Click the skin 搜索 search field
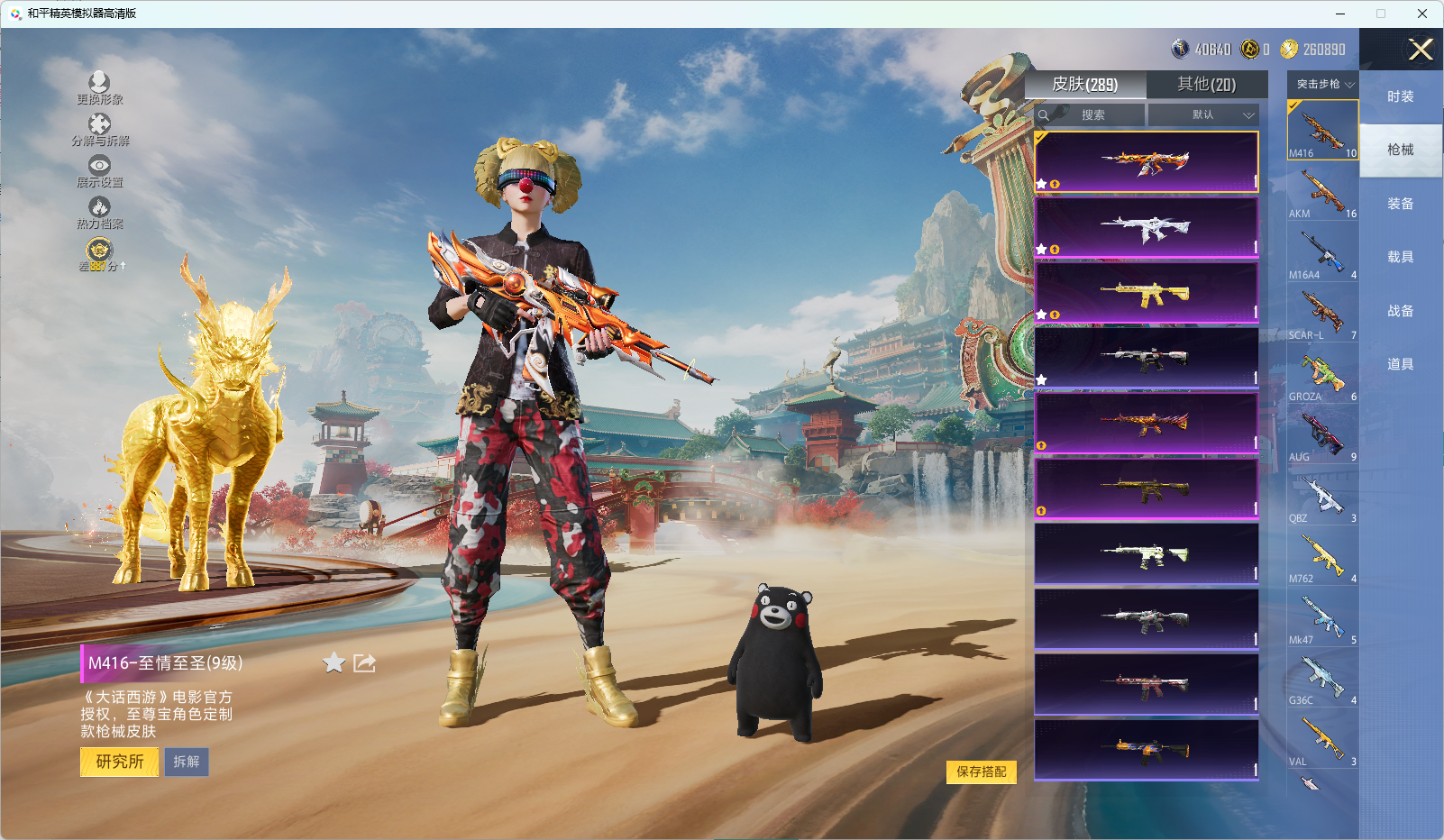This screenshot has height=840, width=1444. click(x=1092, y=115)
